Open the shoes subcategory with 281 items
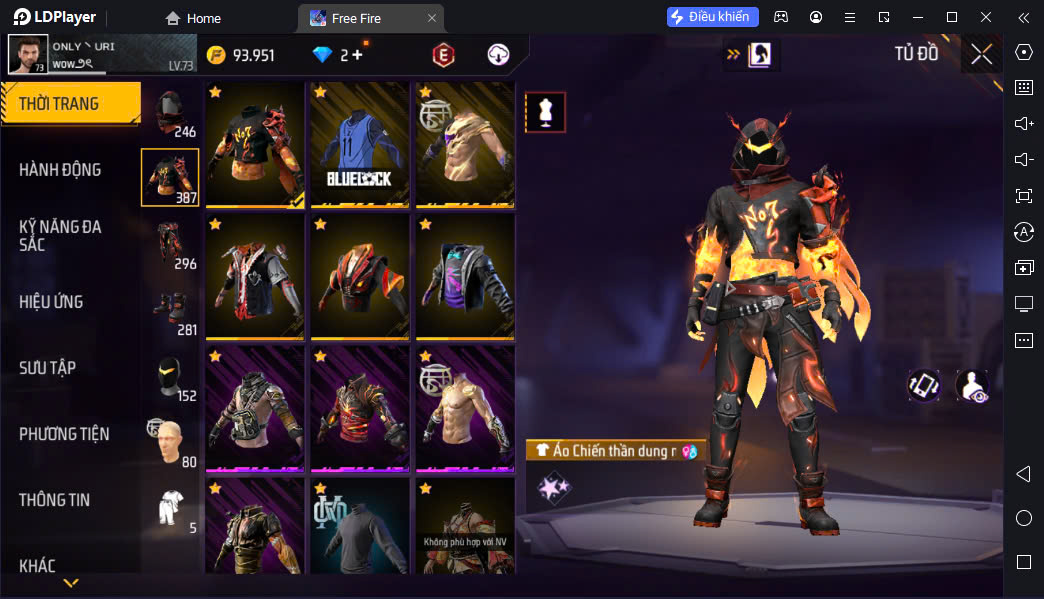Viewport: 1044px width, 599px height. [171, 311]
